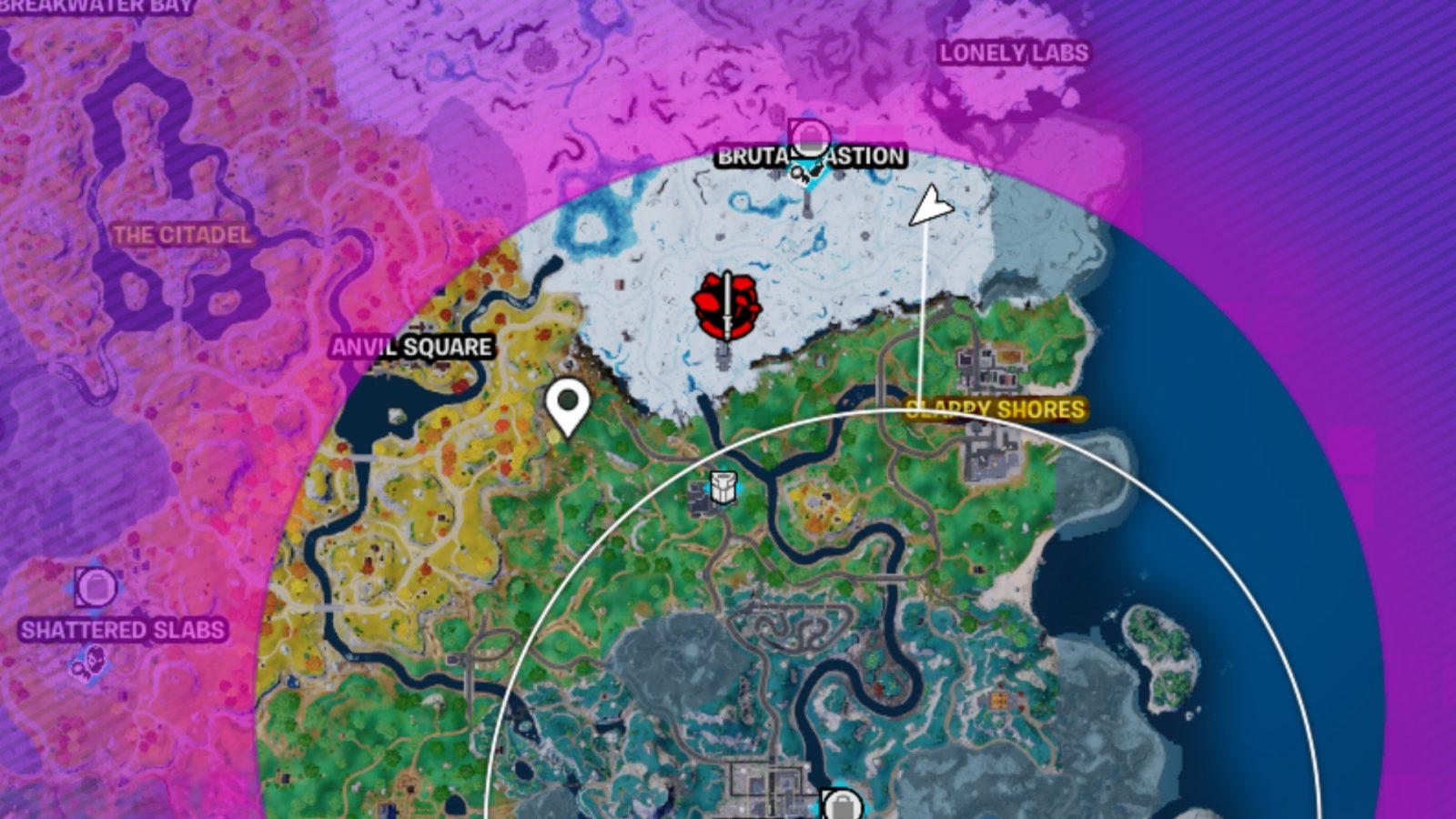The height and width of the screenshot is (819, 1456).
Task: Open the vault icon at Shattered Slabs
Action: [94, 587]
